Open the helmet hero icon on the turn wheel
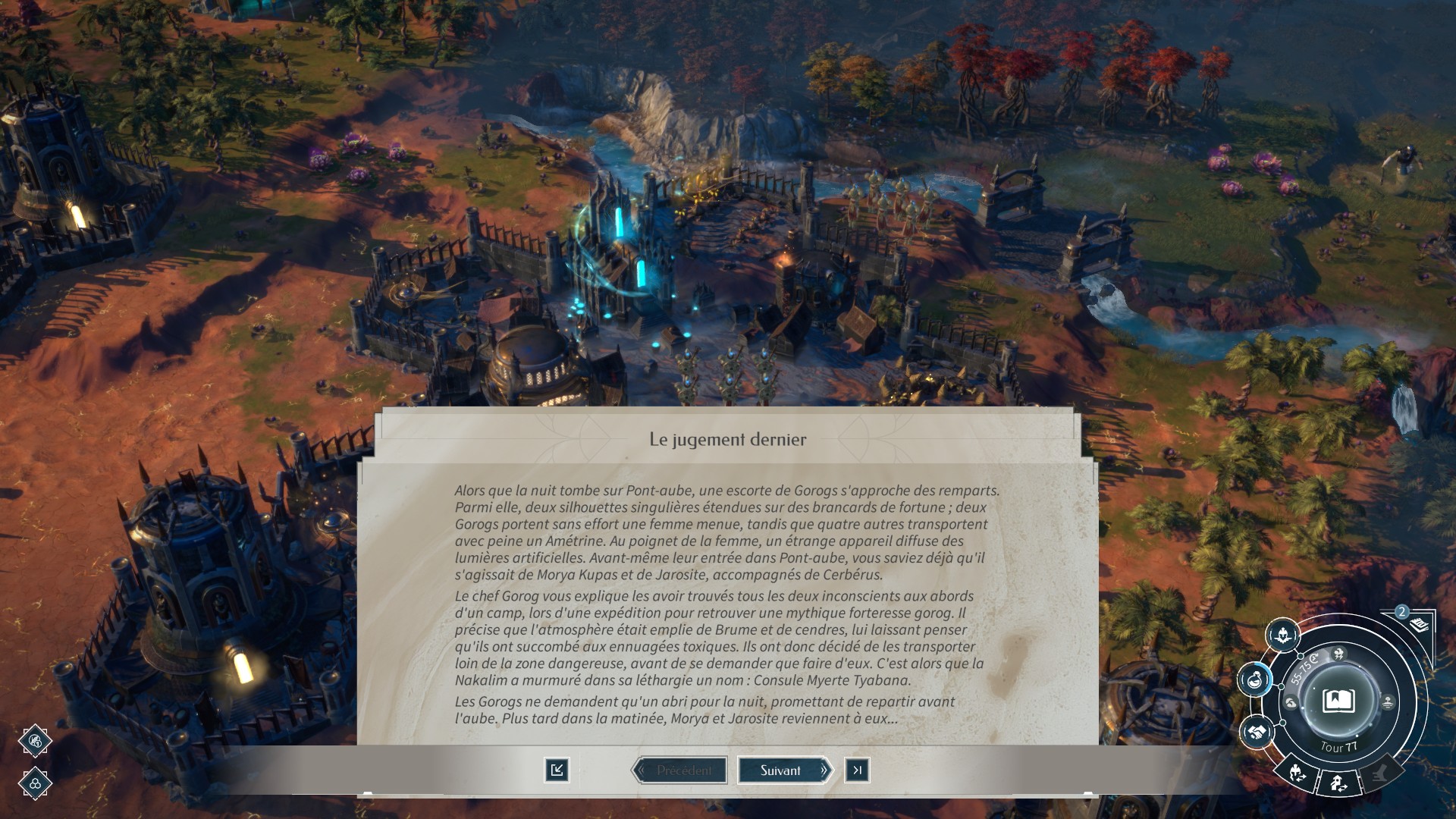Viewport: 1456px width, 819px height. pos(1283,634)
